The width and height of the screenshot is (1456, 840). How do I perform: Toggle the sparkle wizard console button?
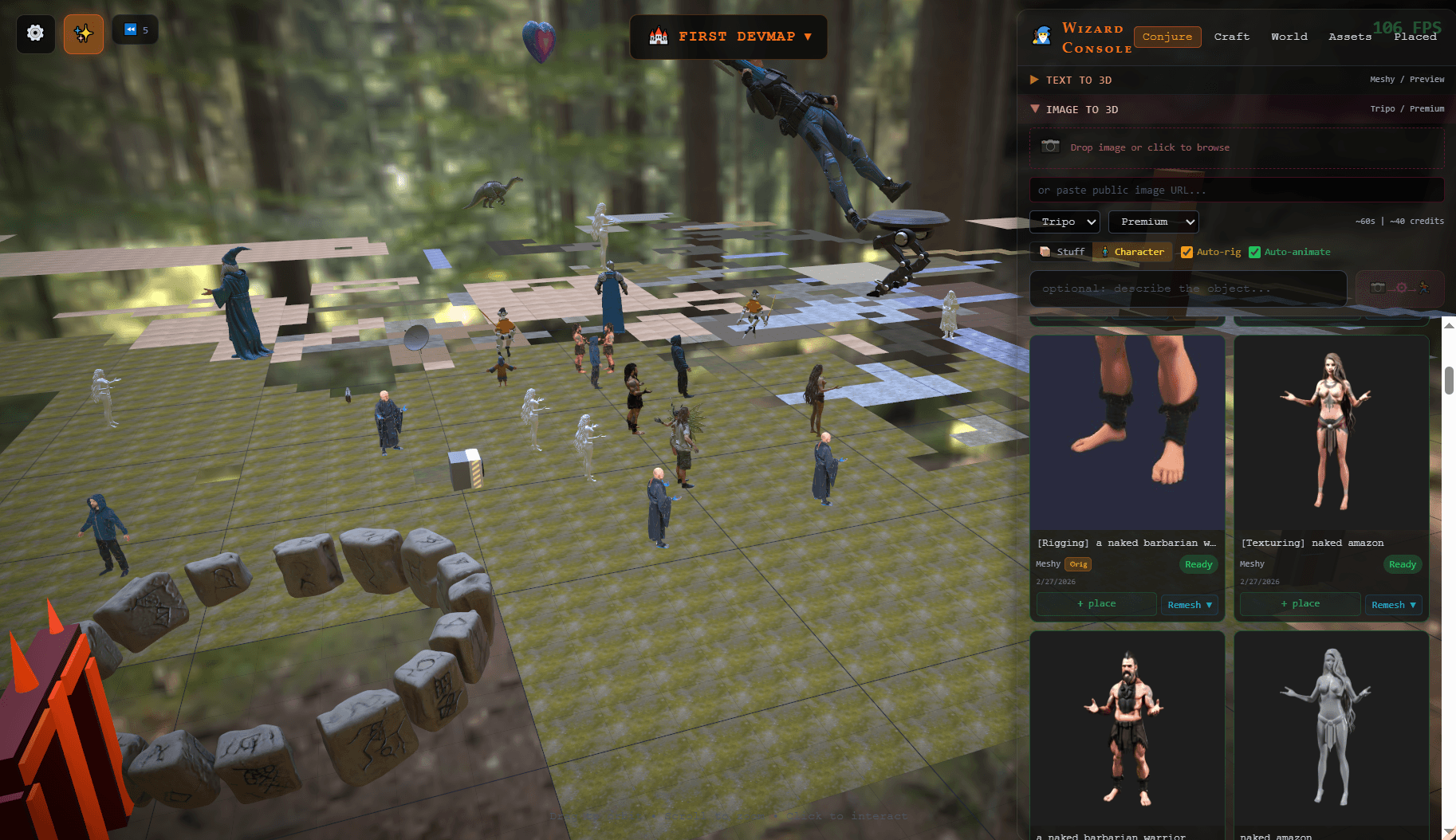click(x=84, y=33)
